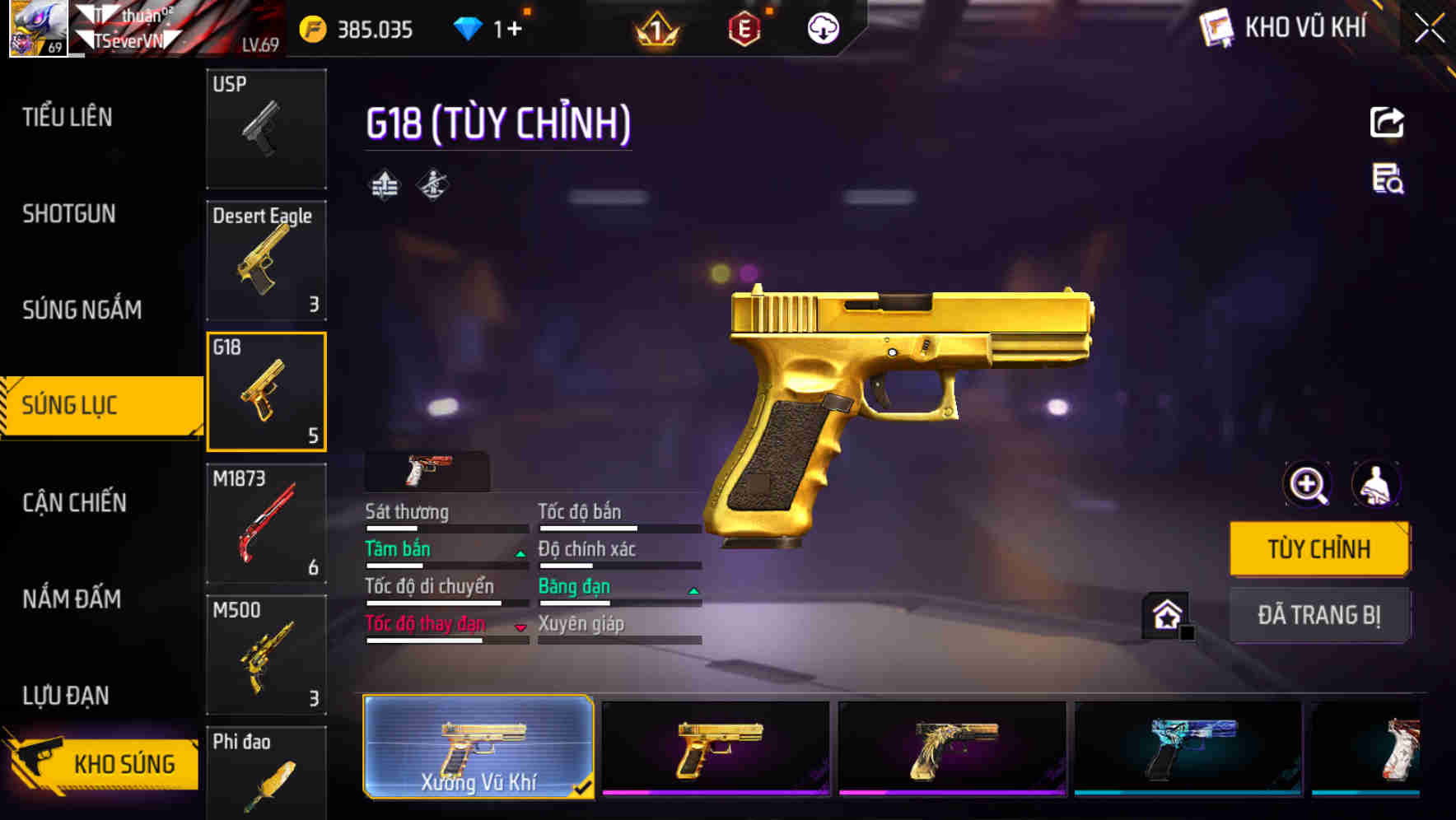
Task: Select the home/favorite star icon above Đã Trang Bị
Action: coord(1166,613)
